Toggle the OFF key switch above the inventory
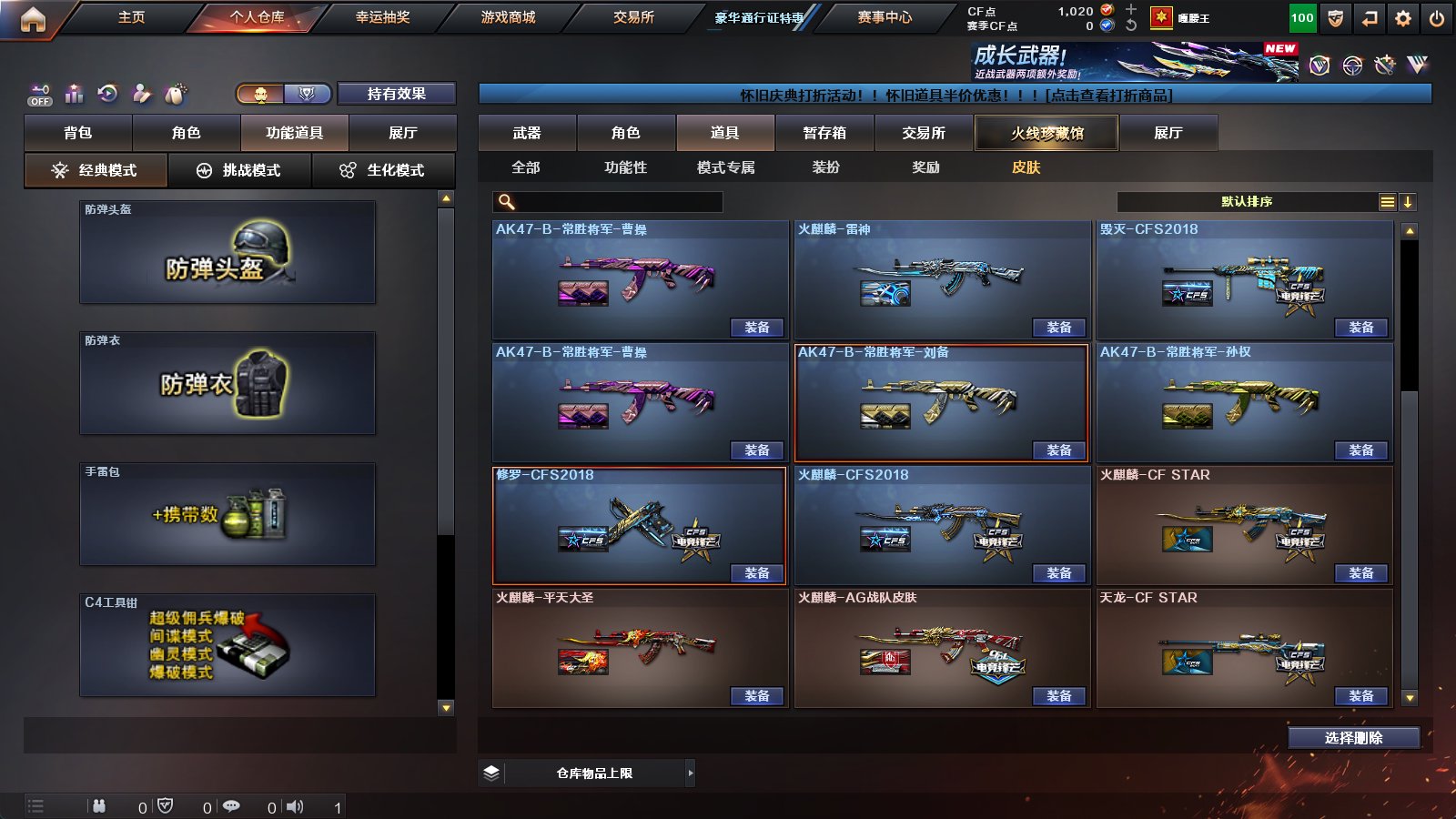The width and height of the screenshot is (1456, 819). pos(38,94)
